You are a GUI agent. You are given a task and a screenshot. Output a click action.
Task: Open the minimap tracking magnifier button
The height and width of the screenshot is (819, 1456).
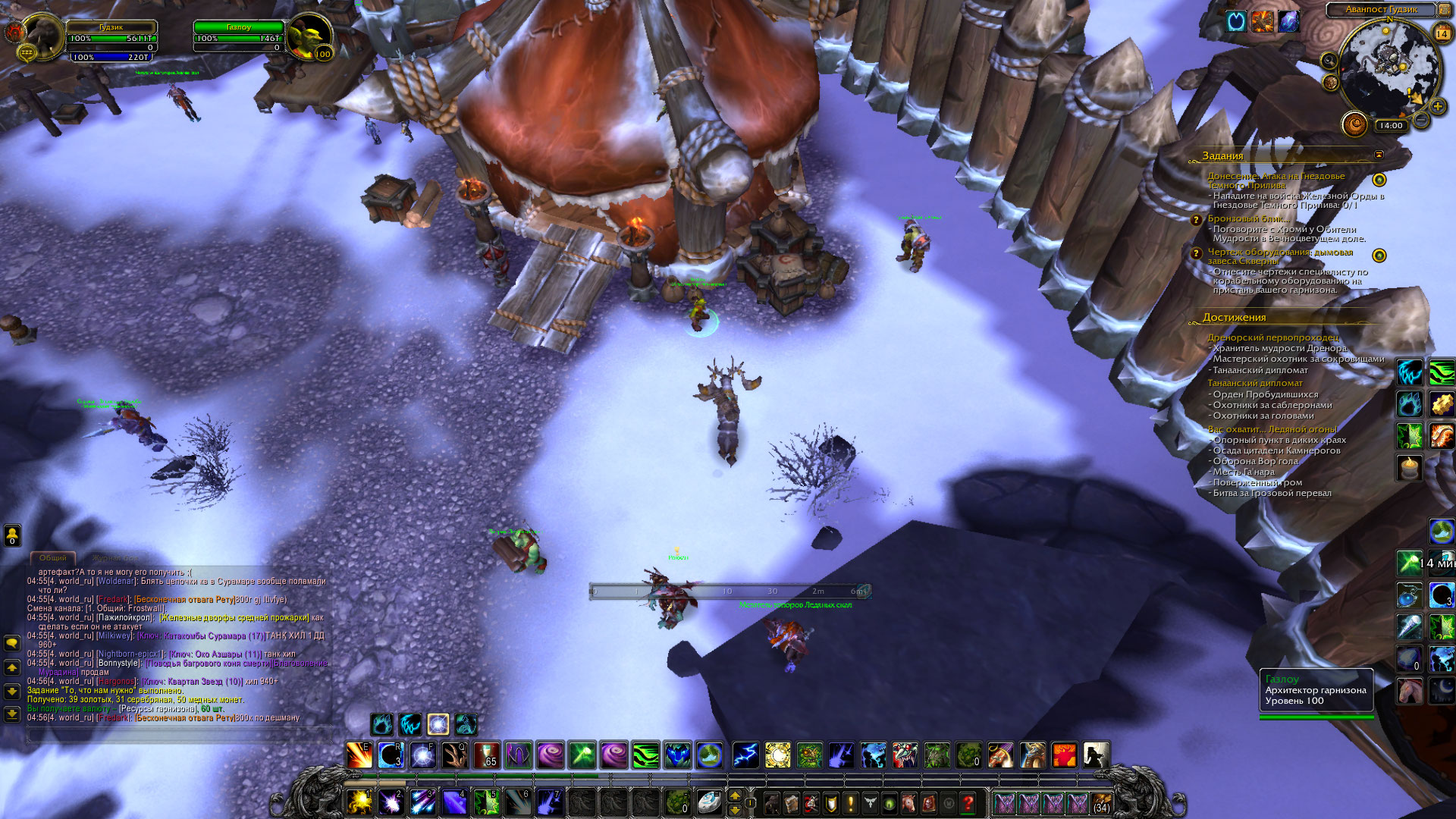[x=1329, y=60]
